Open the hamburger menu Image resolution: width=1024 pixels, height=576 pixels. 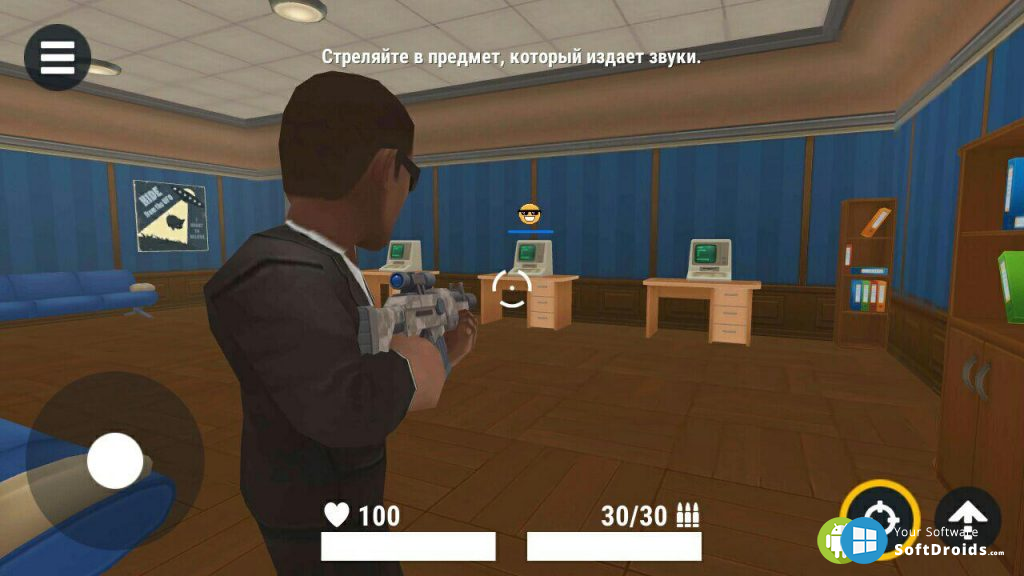pos(57,57)
